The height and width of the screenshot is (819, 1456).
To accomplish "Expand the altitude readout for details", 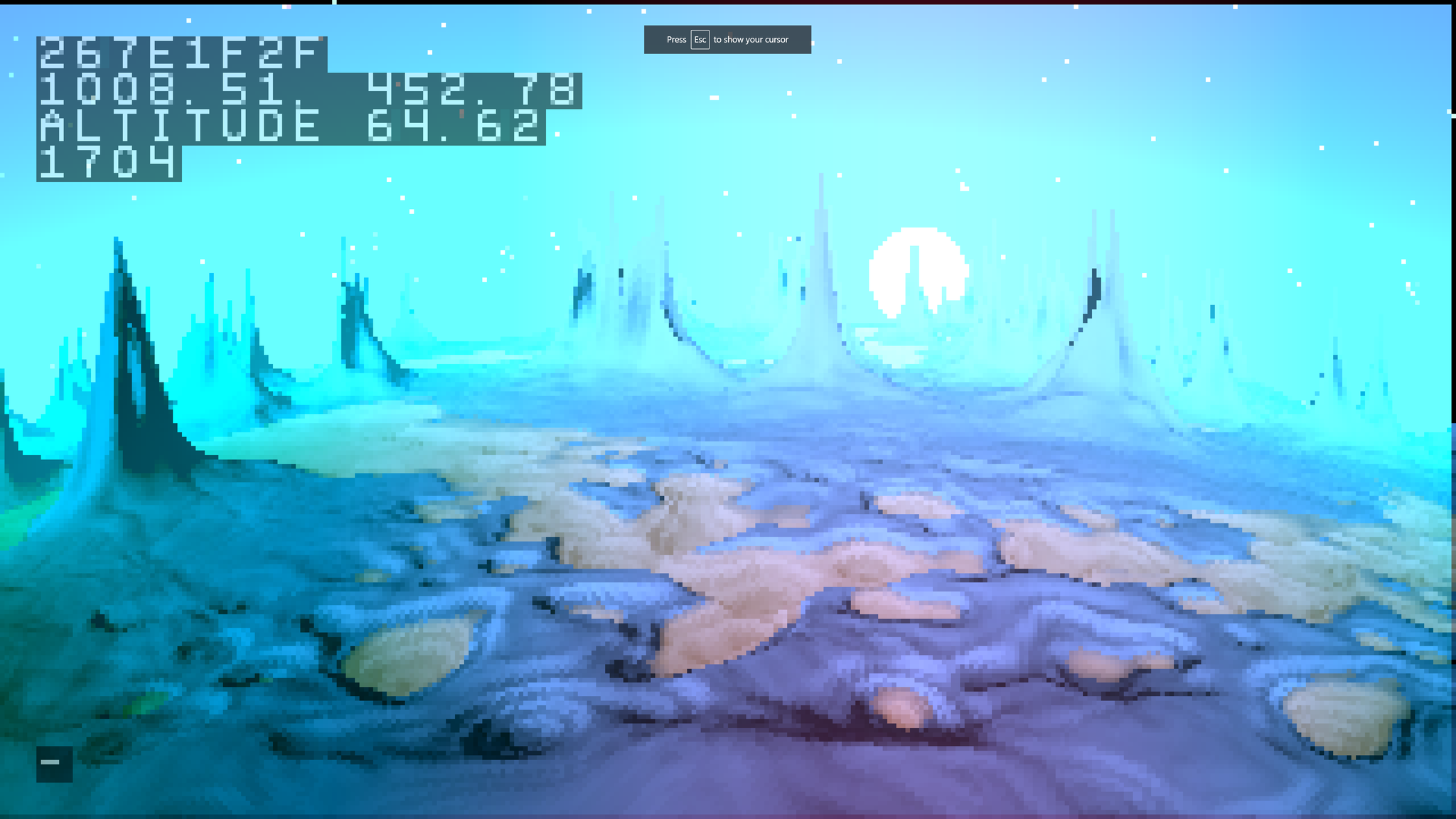I will pyautogui.click(x=291, y=127).
